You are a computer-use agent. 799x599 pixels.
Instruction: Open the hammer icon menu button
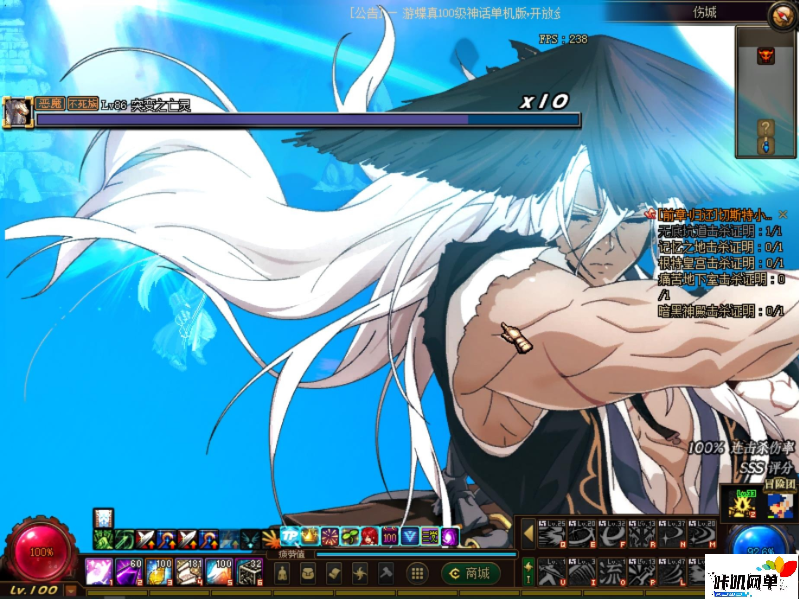click(x=386, y=573)
